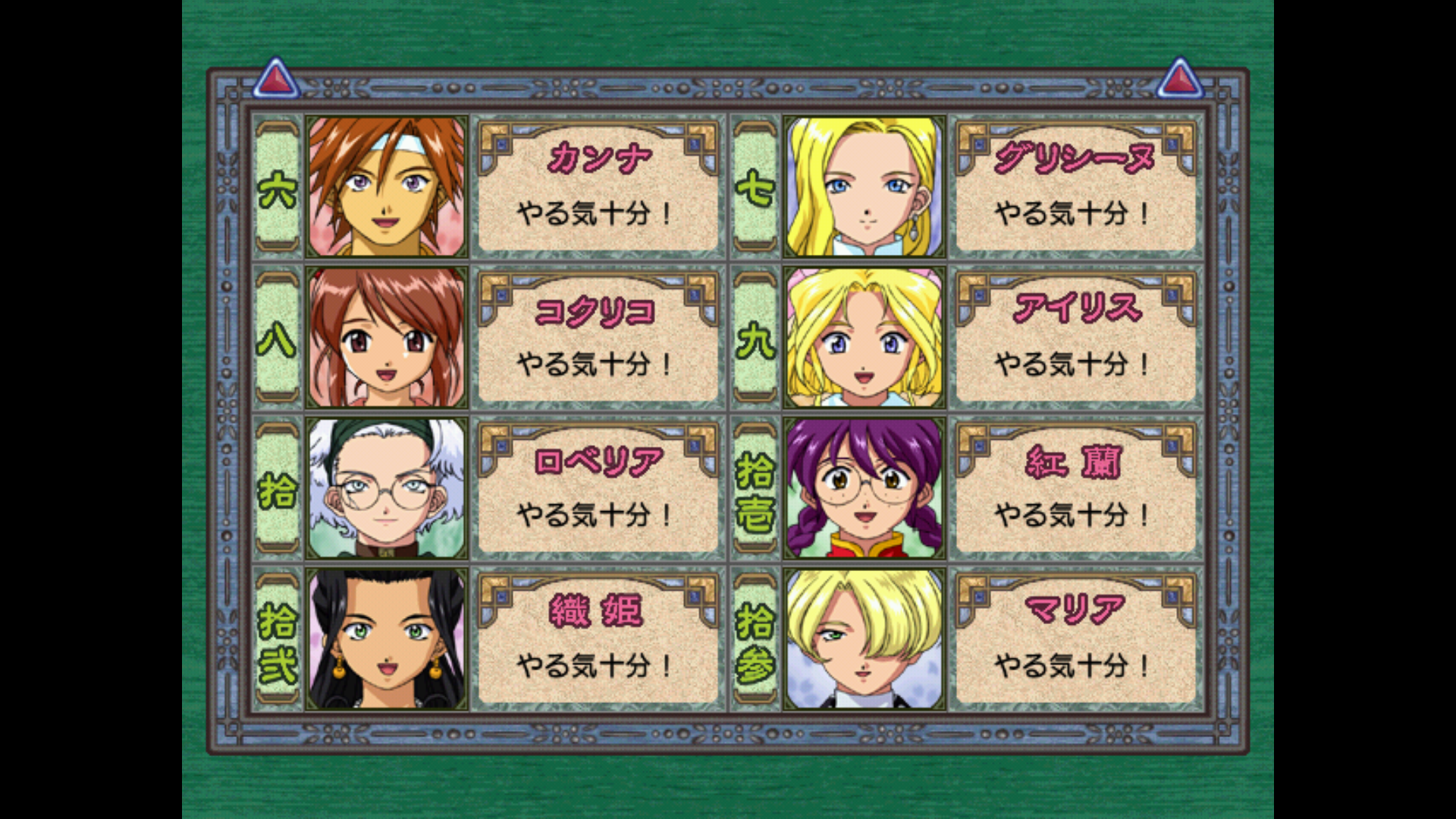The width and height of the screenshot is (1456, 819).
Task: Select Glycine's blonde portrait
Action: (864, 186)
